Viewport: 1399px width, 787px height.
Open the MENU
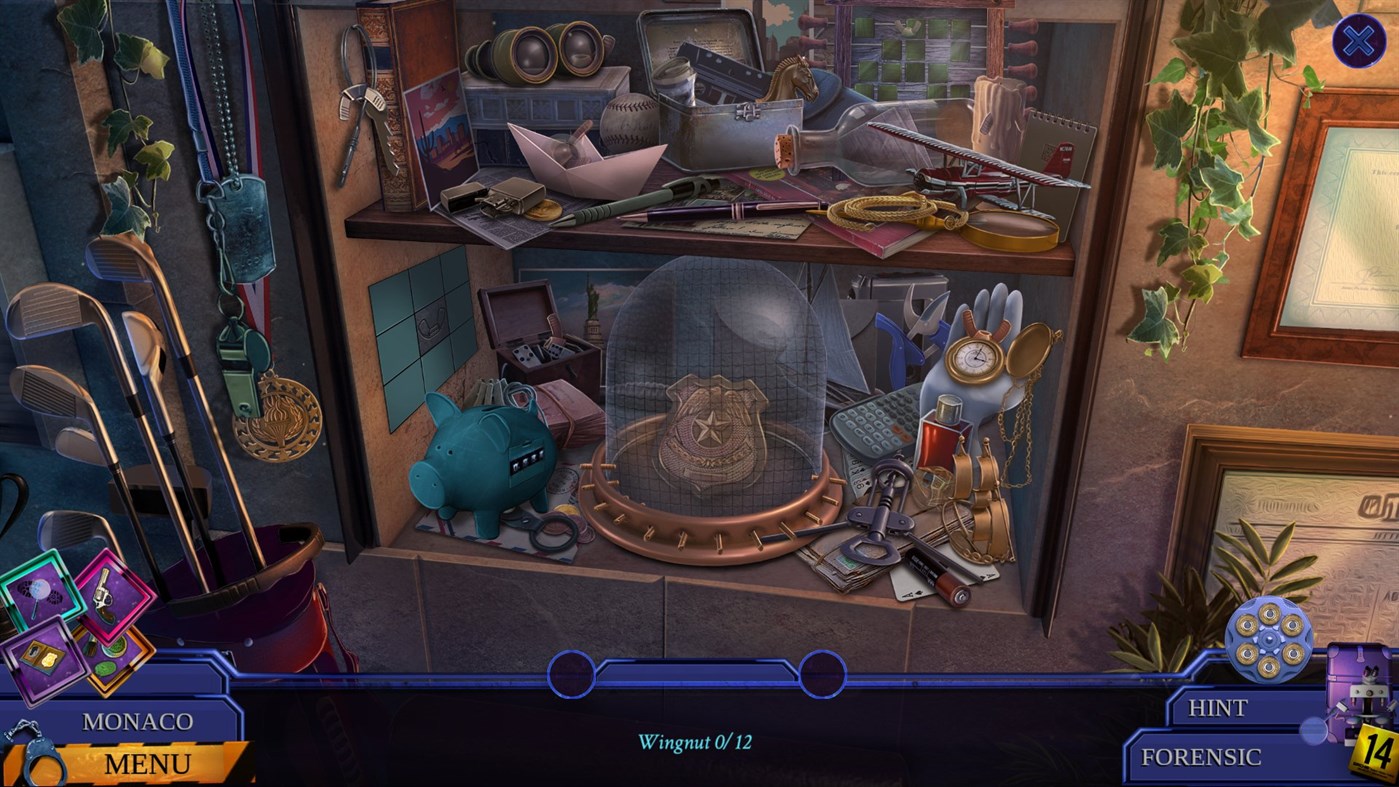pyautogui.click(x=148, y=763)
